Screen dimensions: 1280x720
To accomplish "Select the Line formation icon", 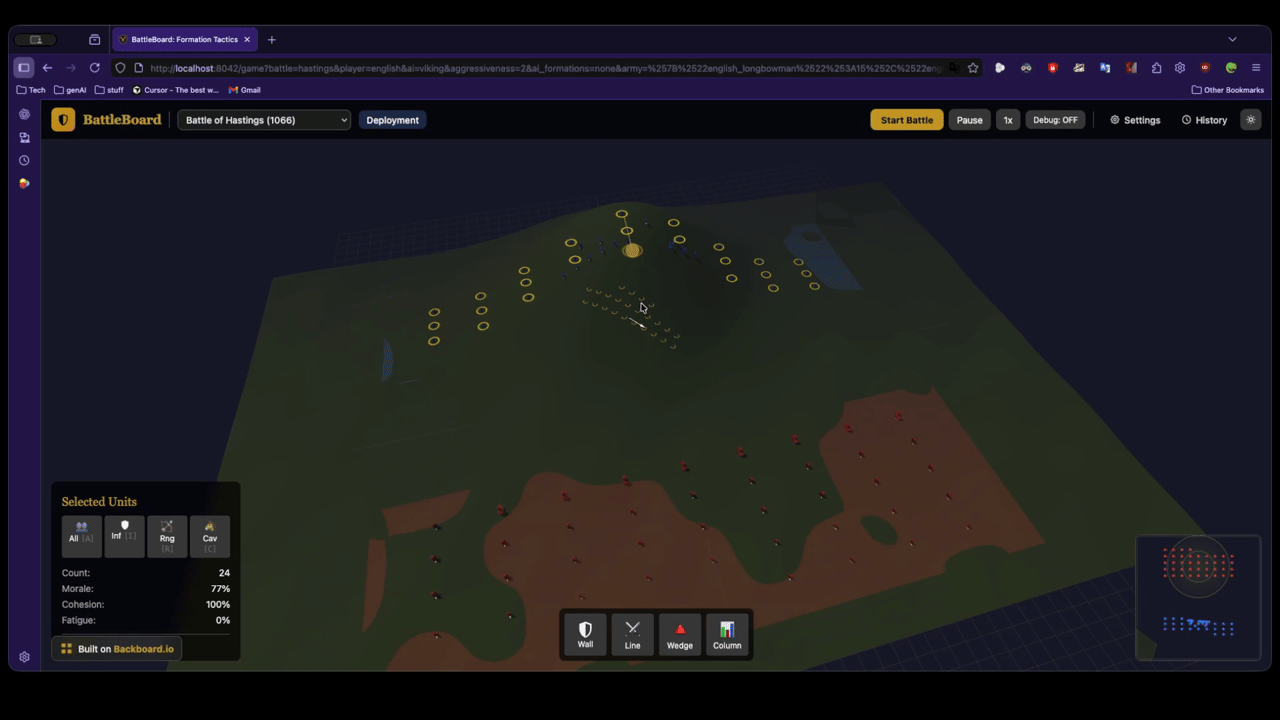I will [632, 634].
